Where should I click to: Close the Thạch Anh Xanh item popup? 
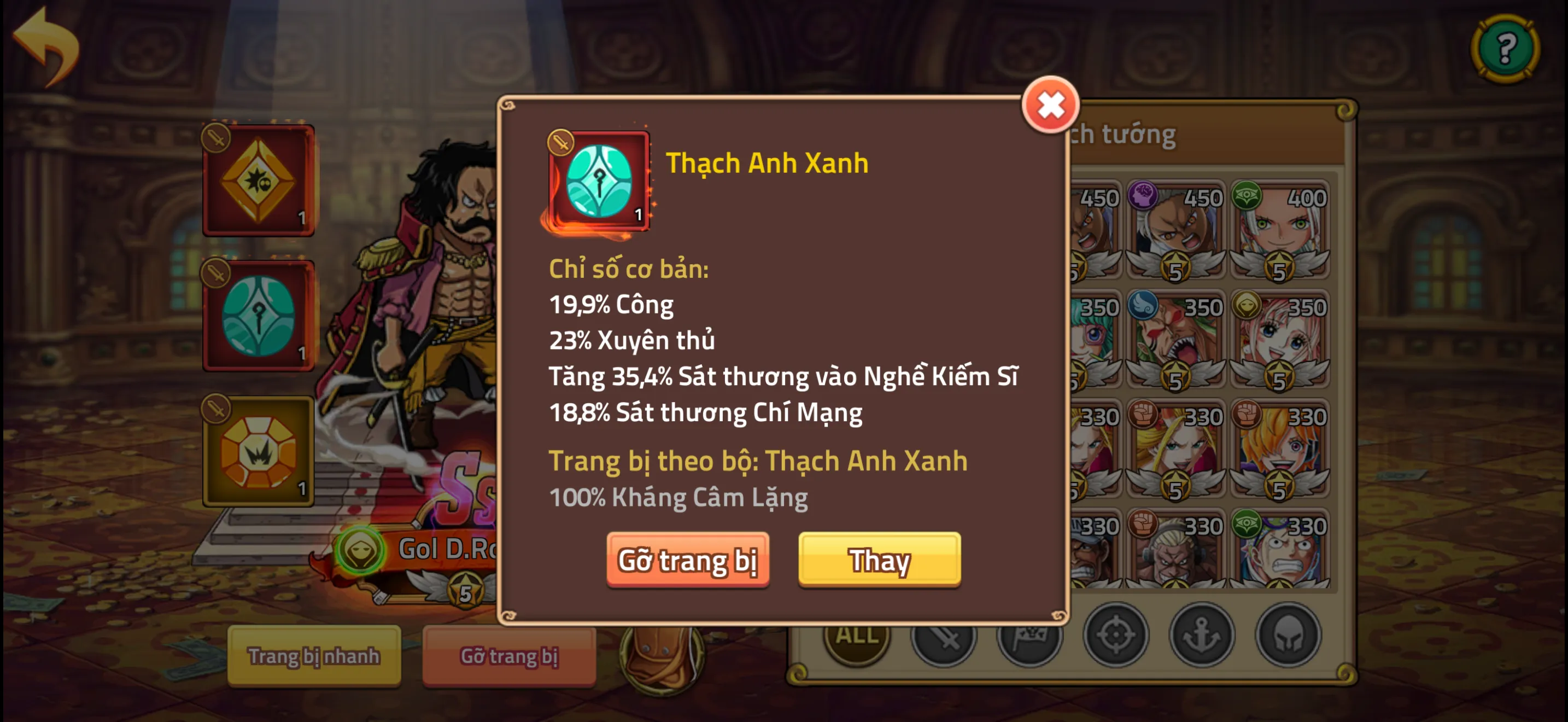(1050, 104)
